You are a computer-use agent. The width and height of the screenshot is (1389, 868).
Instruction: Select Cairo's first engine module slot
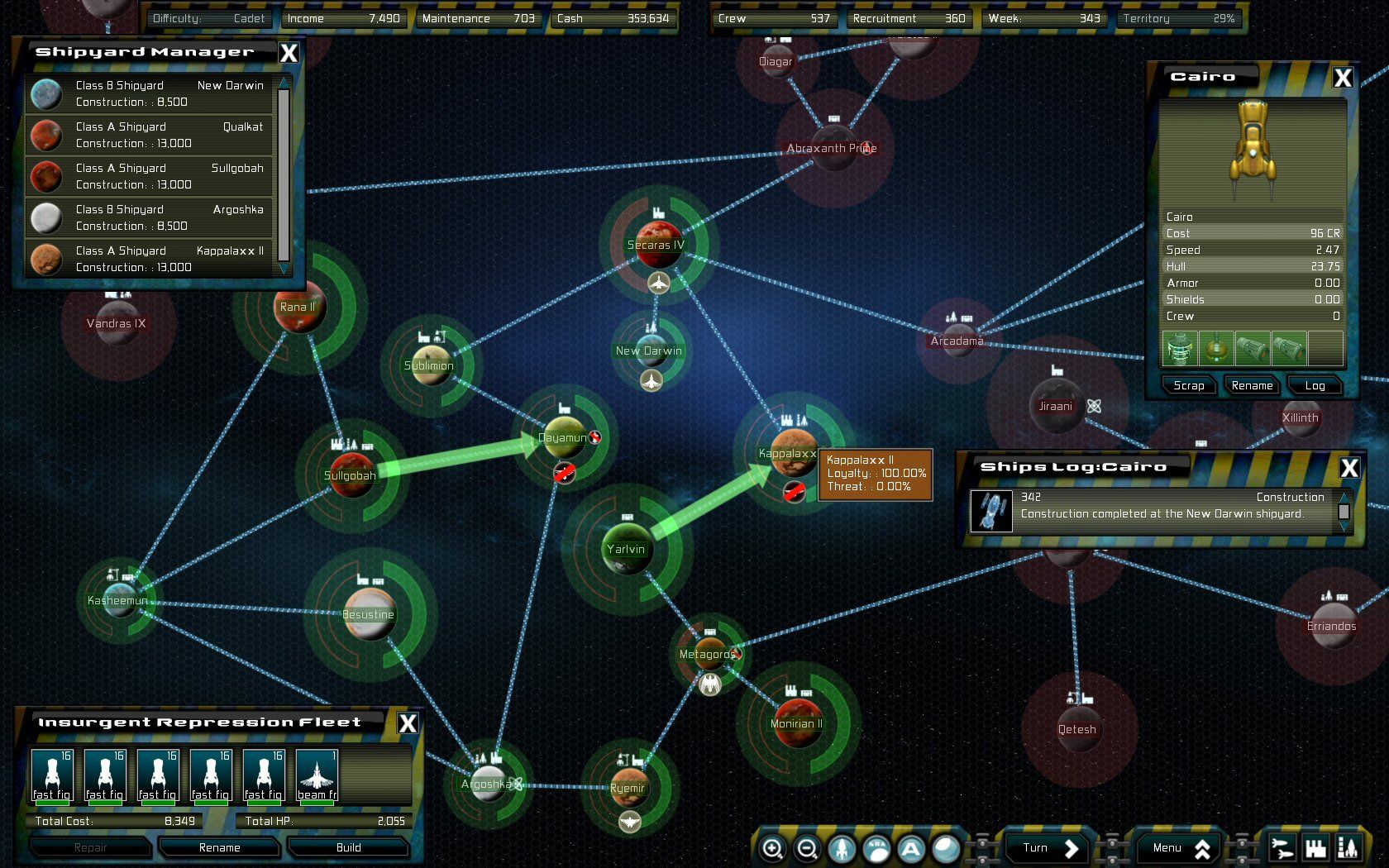pyautogui.click(x=1252, y=349)
